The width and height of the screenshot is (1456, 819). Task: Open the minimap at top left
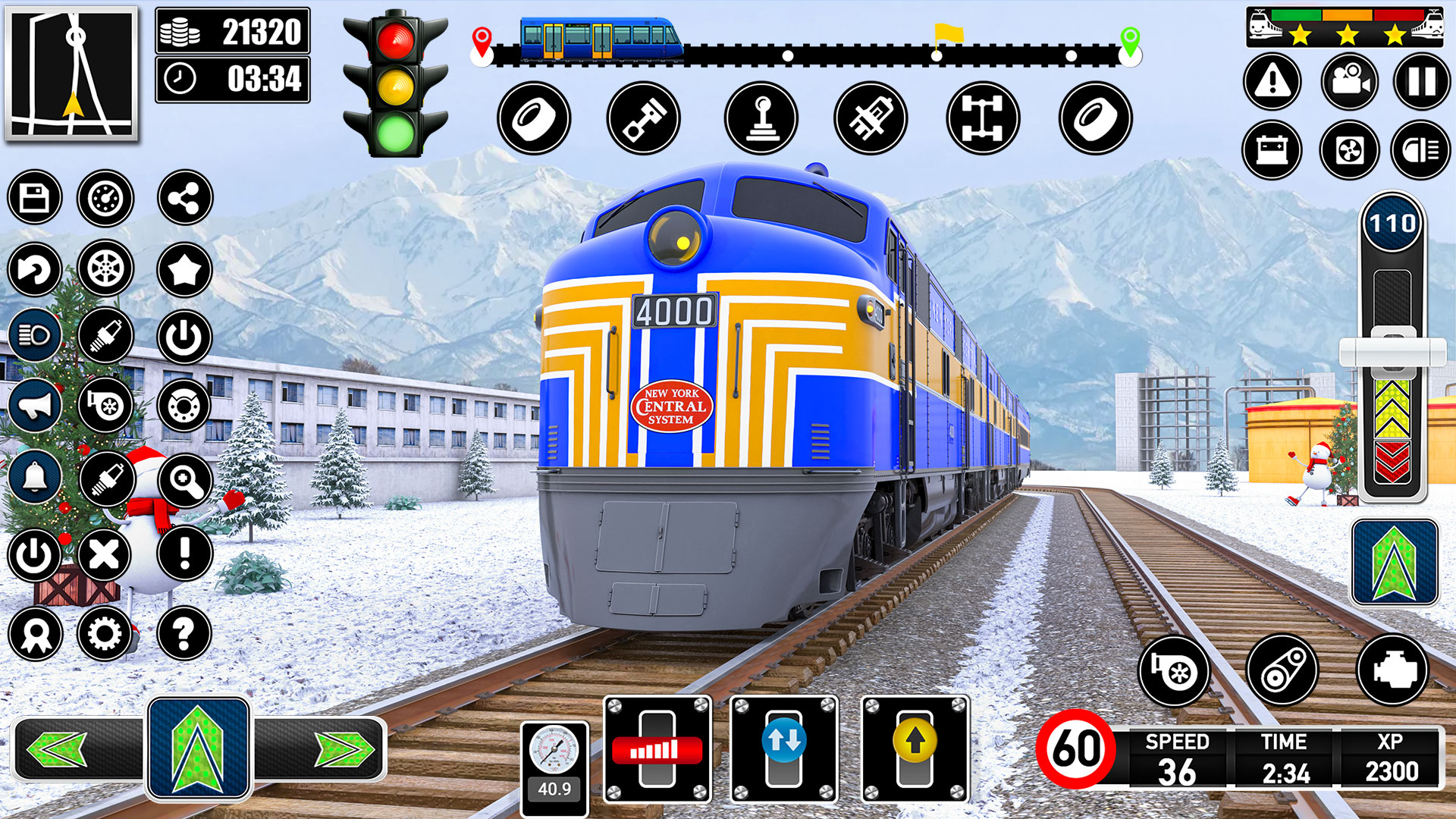pyautogui.click(x=74, y=74)
